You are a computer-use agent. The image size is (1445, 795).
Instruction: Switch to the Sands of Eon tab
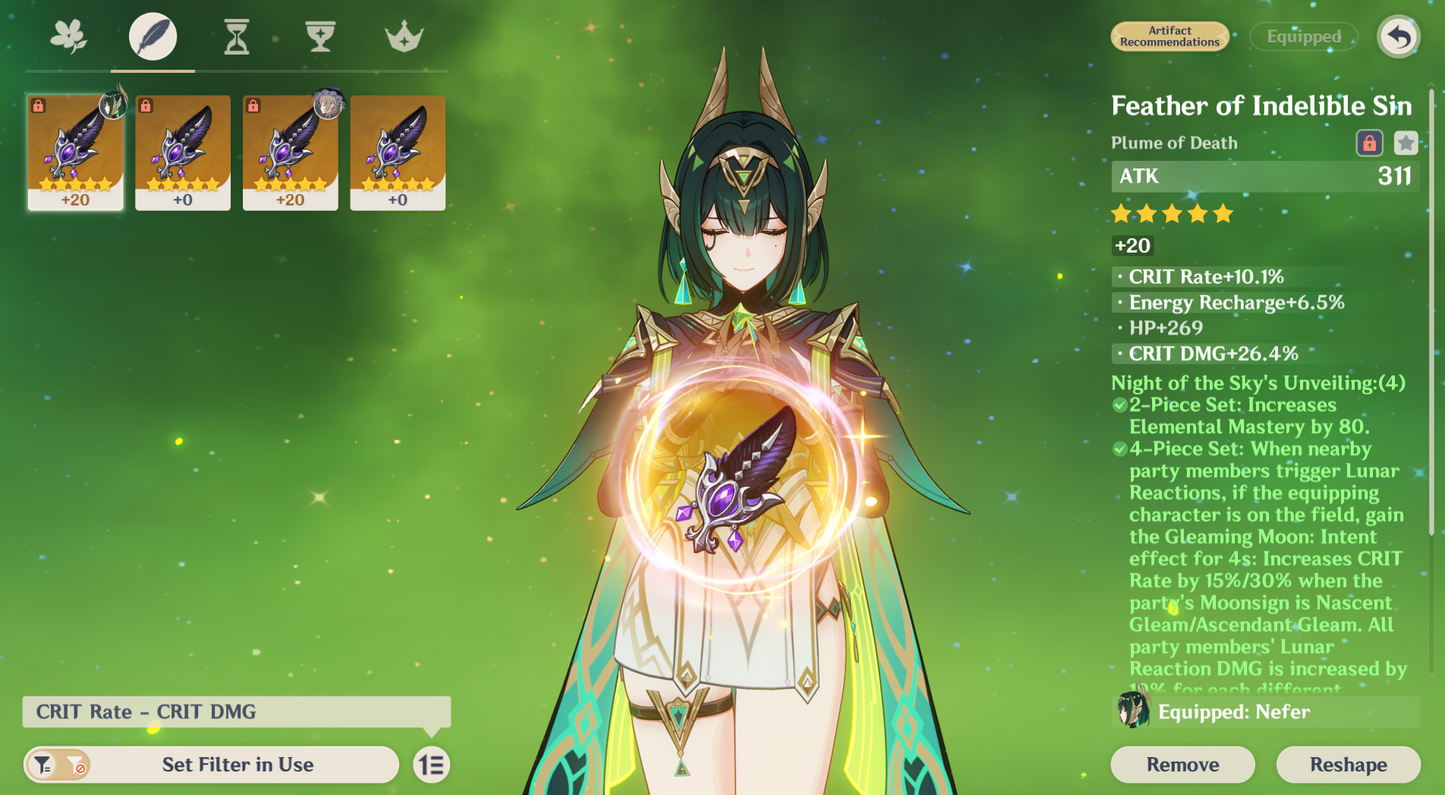[236, 36]
